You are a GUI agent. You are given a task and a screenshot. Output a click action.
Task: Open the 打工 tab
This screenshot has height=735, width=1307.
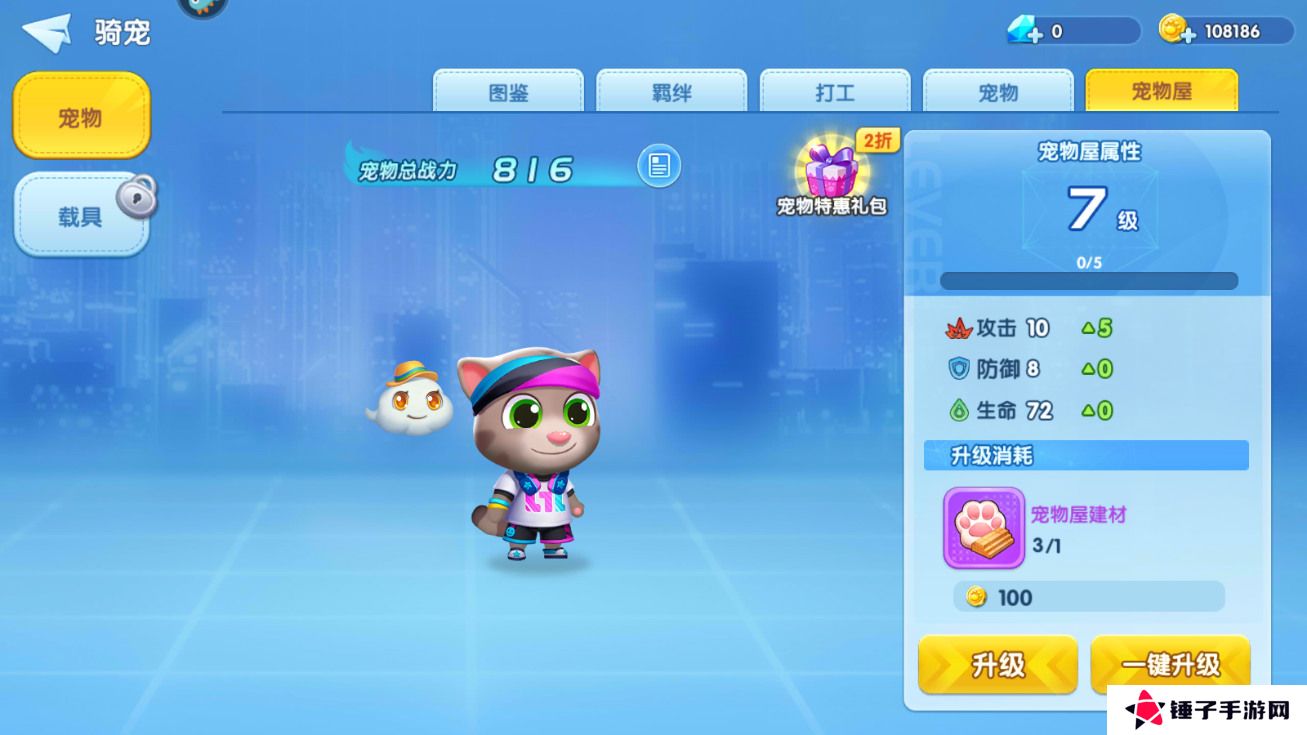[x=835, y=92]
